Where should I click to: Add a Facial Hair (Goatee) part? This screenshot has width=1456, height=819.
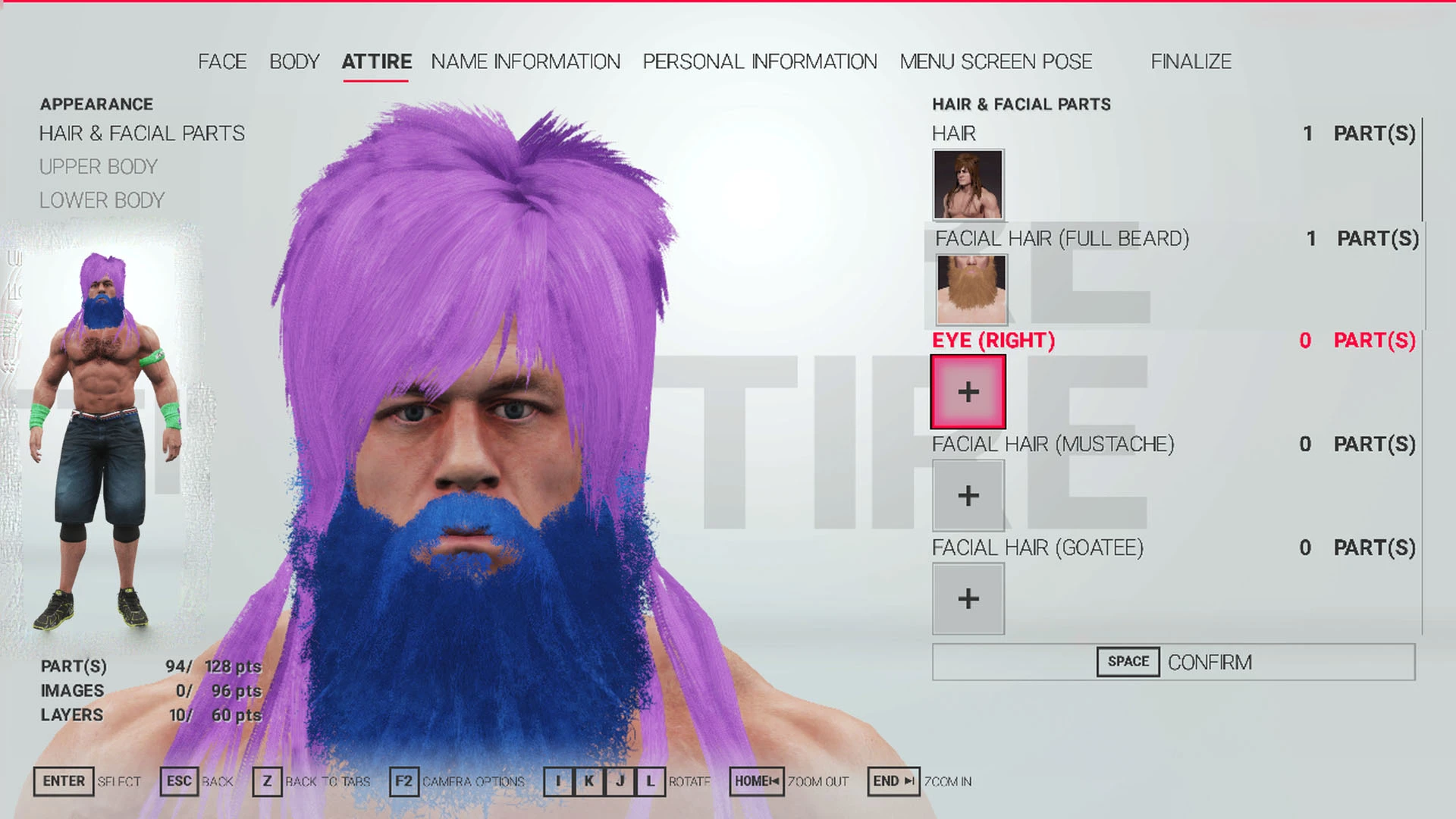(968, 598)
